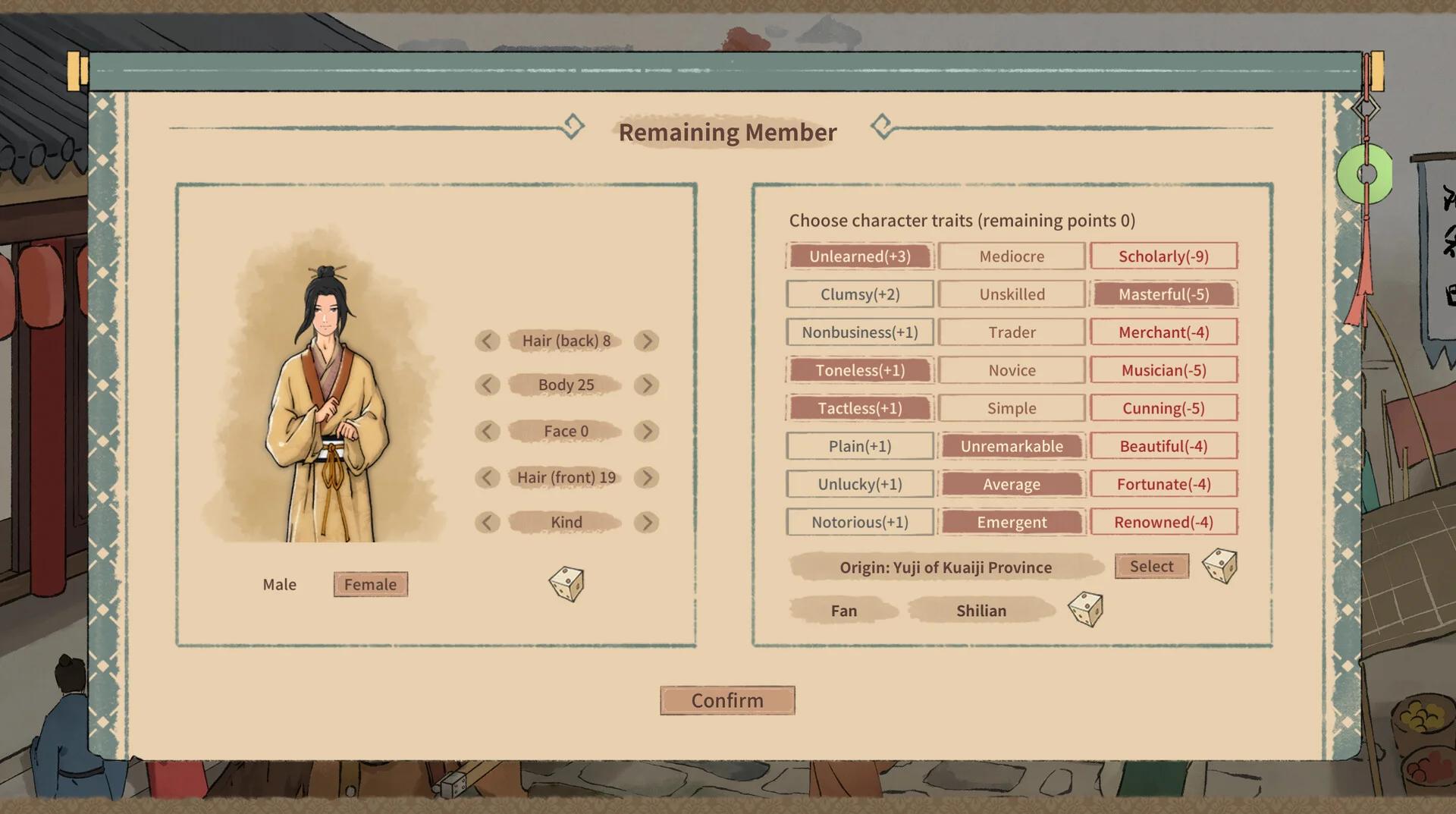Roll the dice beside the origin Select button
Image resolution: width=1456 pixels, height=814 pixels.
(1220, 566)
